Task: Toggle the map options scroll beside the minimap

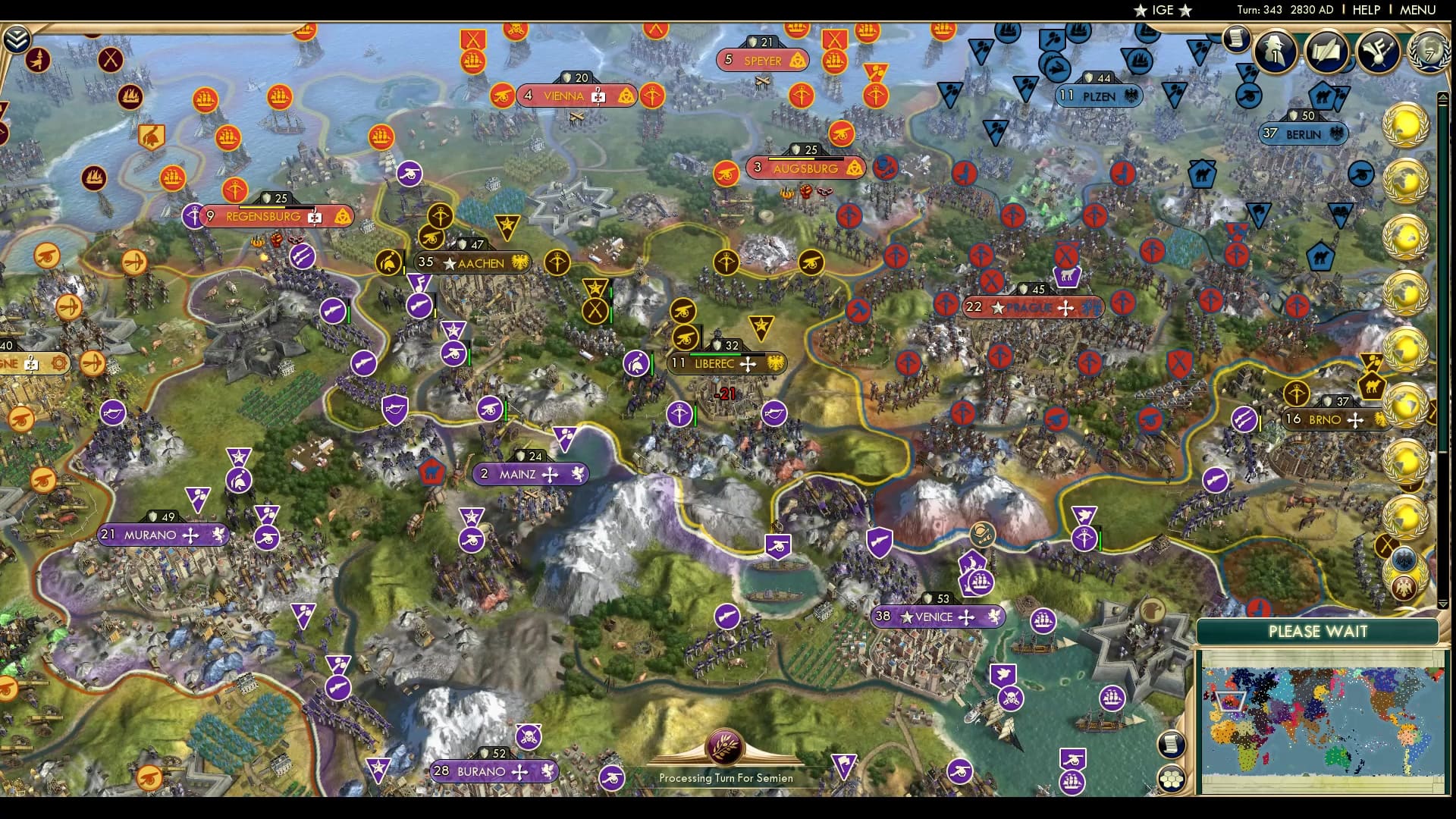Action: click(1172, 743)
